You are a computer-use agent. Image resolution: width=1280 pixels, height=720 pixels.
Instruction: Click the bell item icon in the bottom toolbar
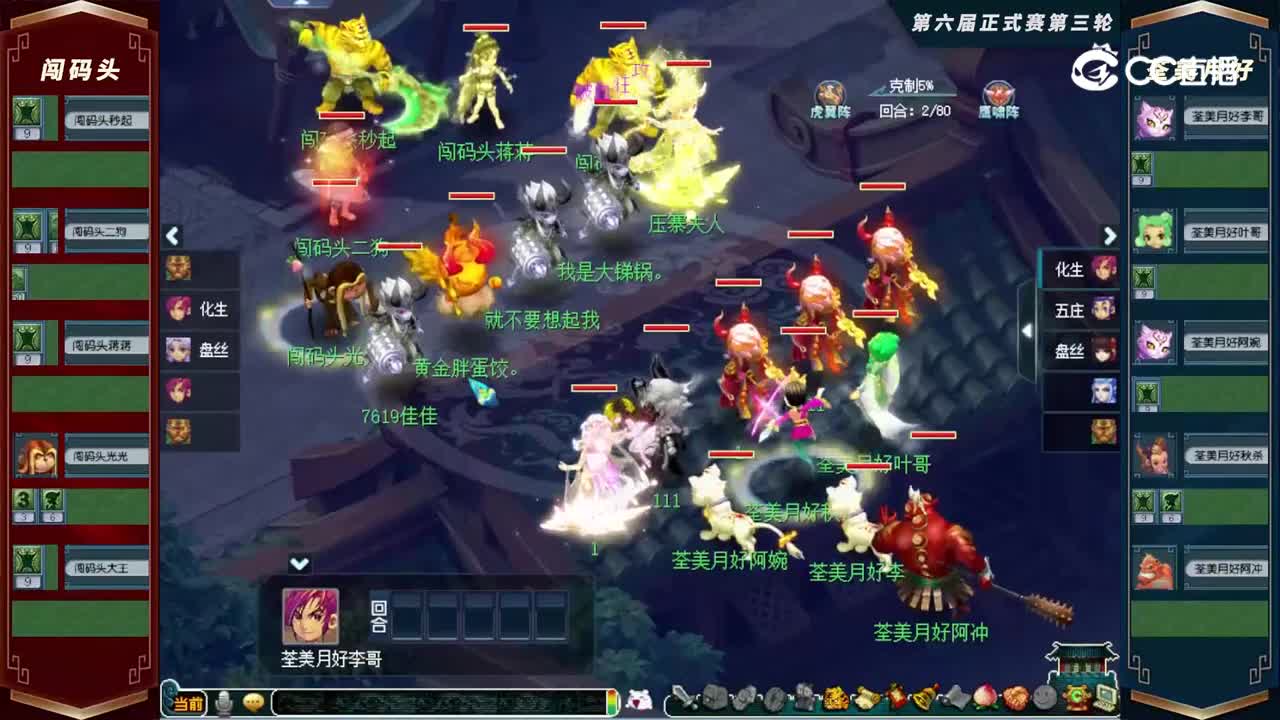(x=923, y=698)
